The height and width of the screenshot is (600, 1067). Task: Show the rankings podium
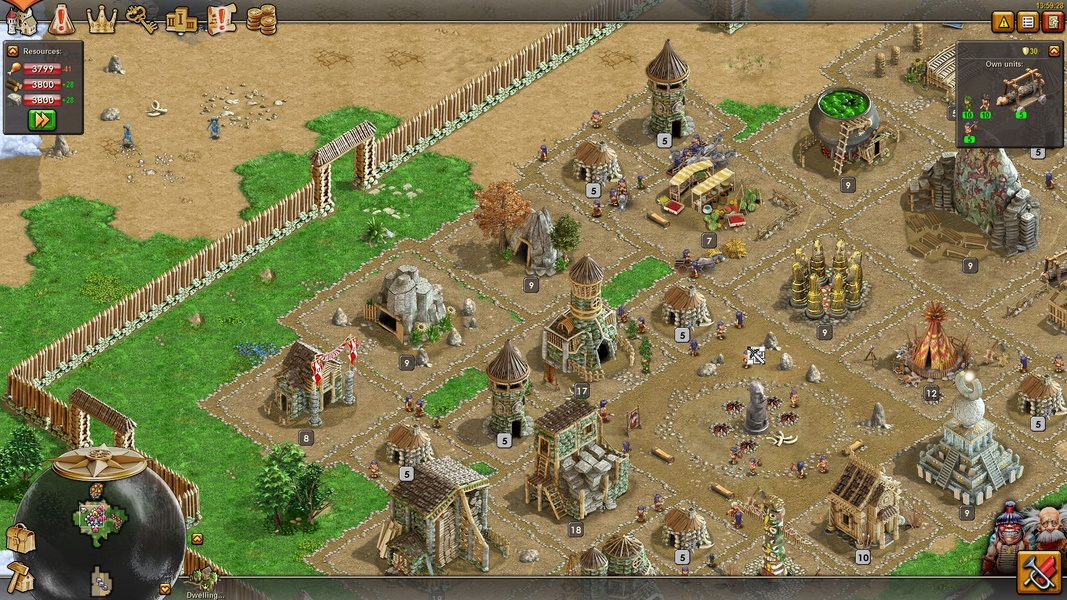tap(181, 19)
